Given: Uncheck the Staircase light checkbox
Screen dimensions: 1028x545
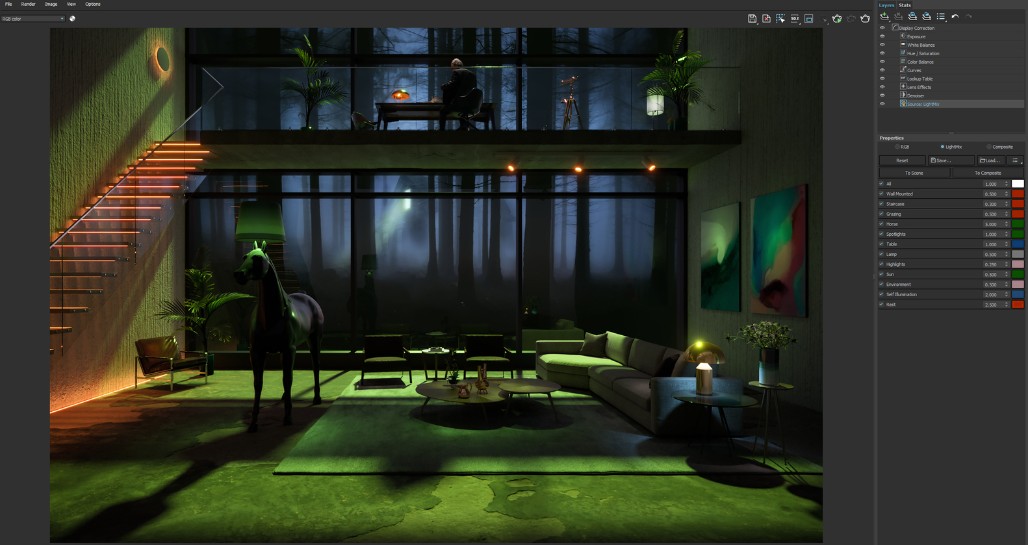Looking at the screenshot, I should [x=881, y=204].
